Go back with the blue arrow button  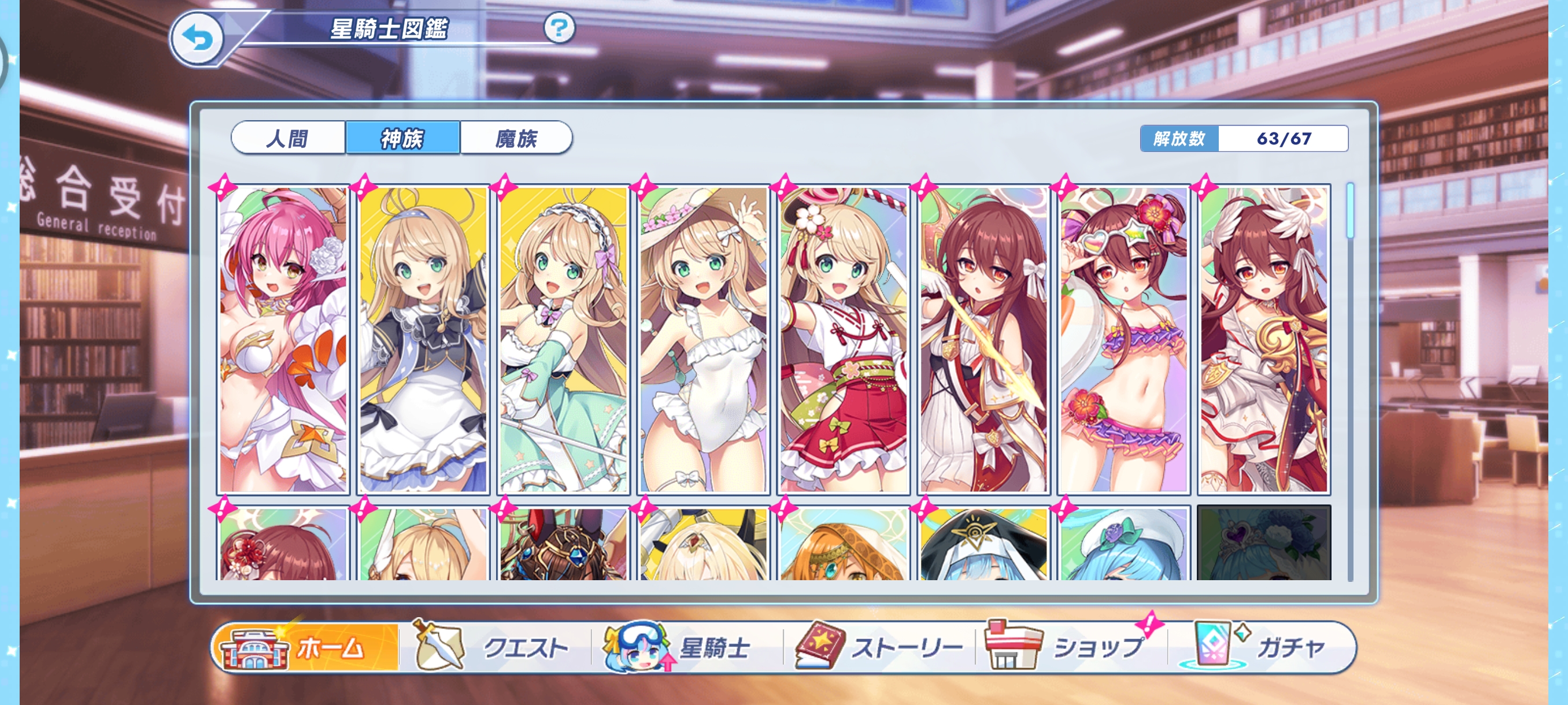click(x=197, y=39)
